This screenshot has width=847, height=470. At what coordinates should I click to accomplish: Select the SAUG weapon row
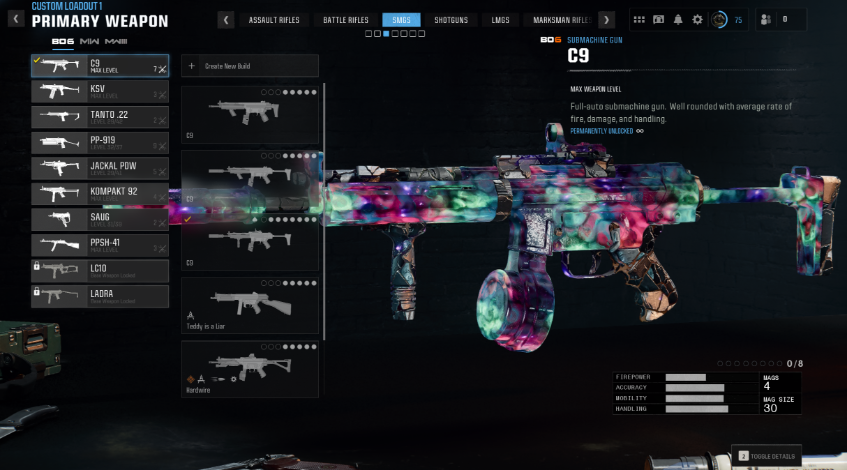pos(100,219)
